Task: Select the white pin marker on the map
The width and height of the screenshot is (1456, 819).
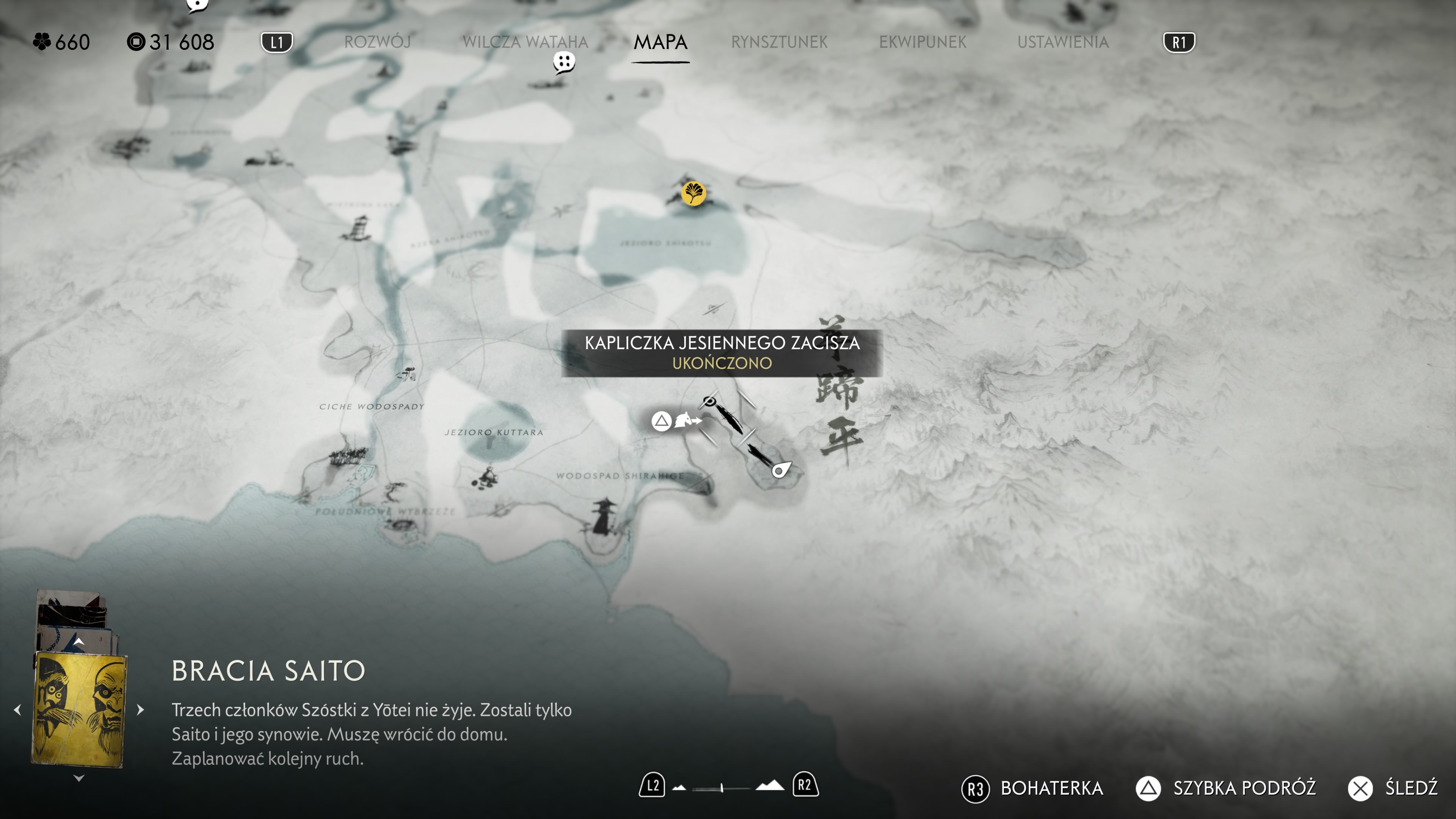Action: 781,470
